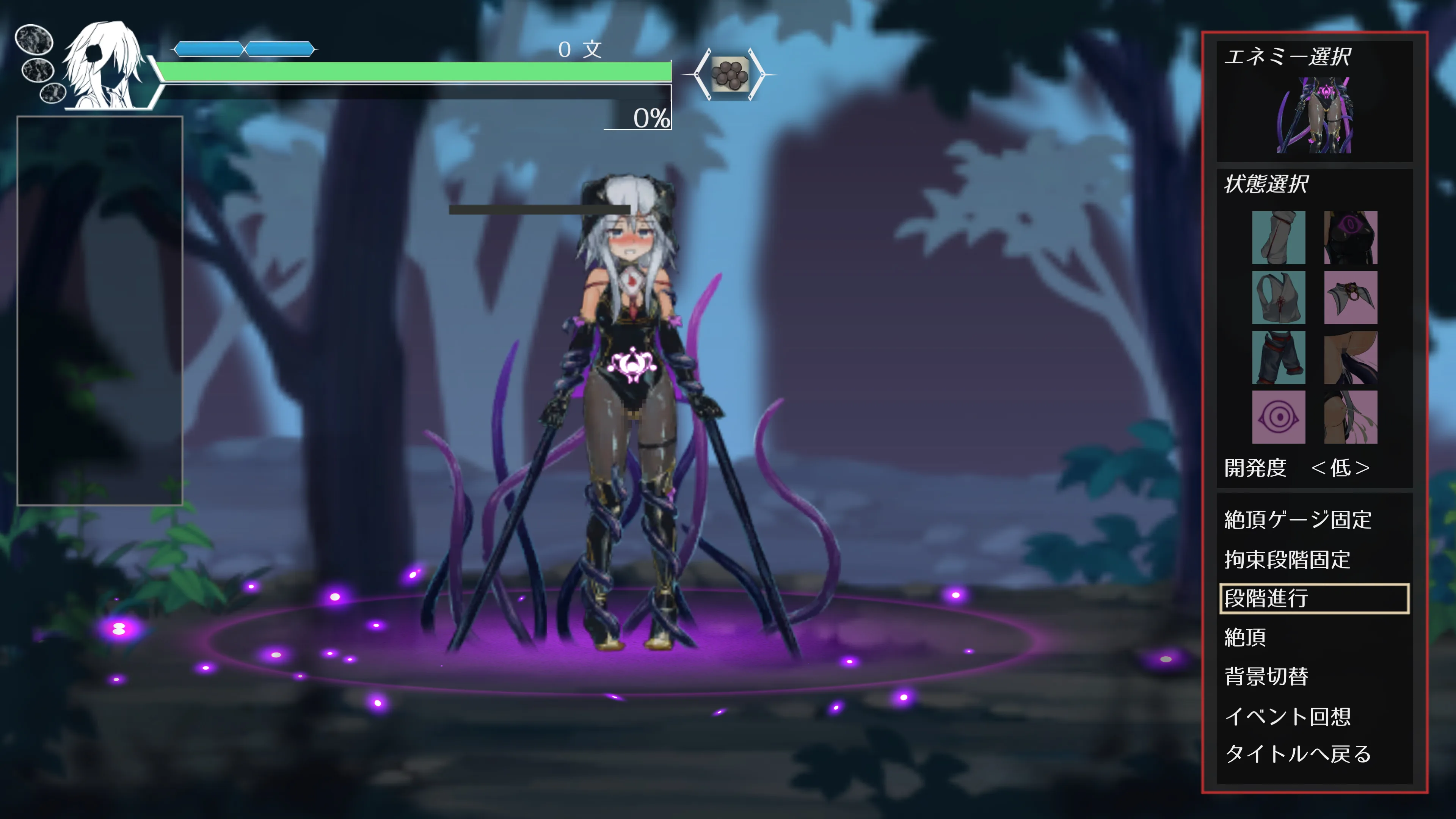Click the 開発度 right arrow
The image size is (1456, 819).
click(x=1363, y=468)
